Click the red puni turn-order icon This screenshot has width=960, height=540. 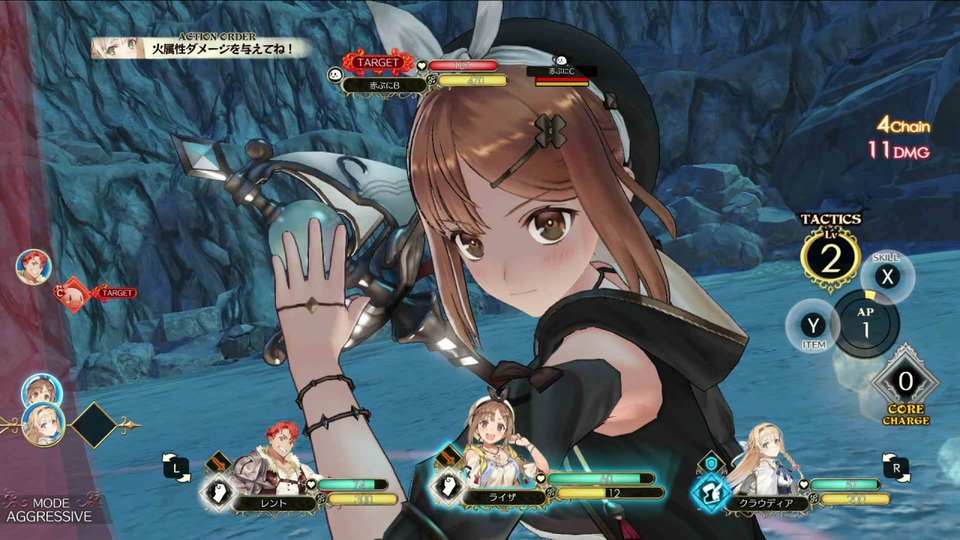[x=73, y=293]
